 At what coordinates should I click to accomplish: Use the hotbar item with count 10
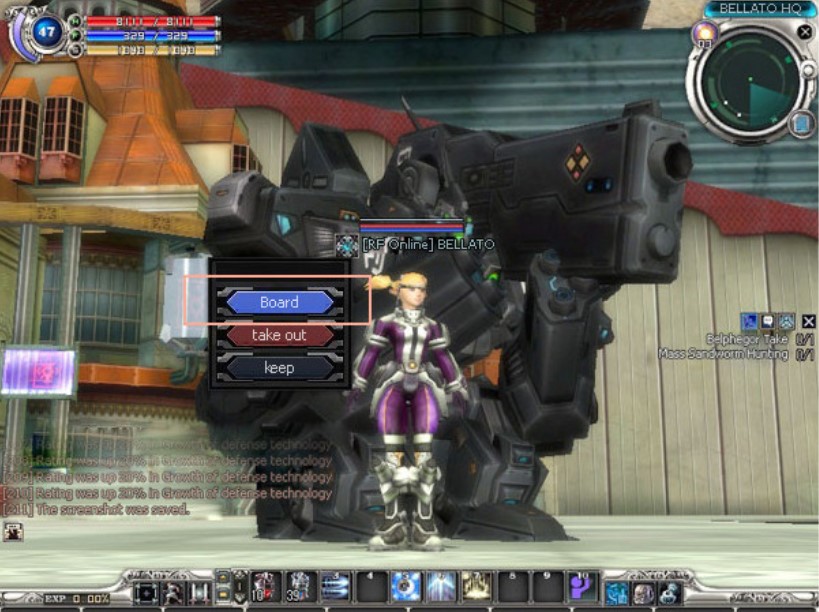pyautogui.click(x=266, y=585)
